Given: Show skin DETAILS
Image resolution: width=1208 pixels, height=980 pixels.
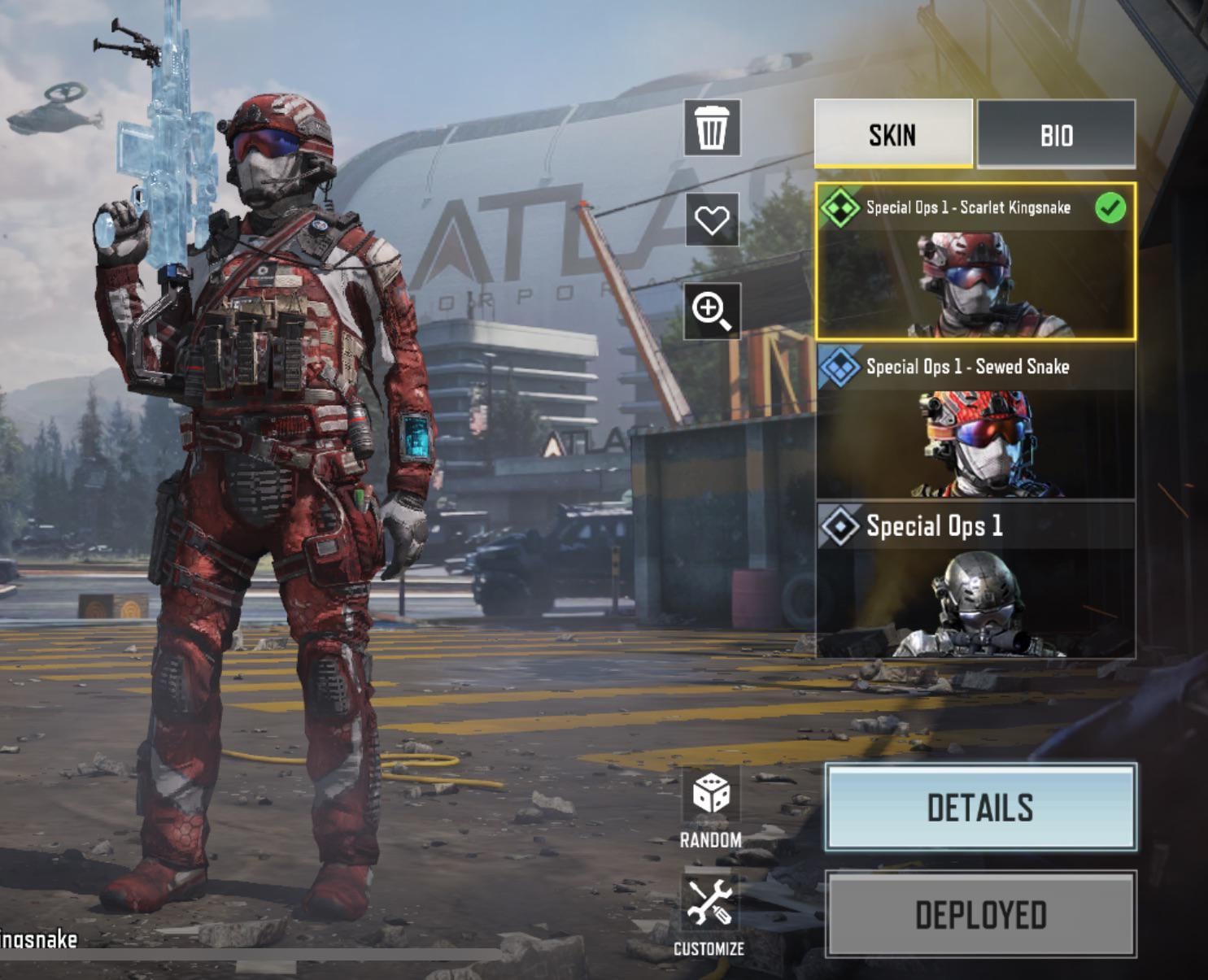Looking at the screenshot, I should (x=980, y=808).
